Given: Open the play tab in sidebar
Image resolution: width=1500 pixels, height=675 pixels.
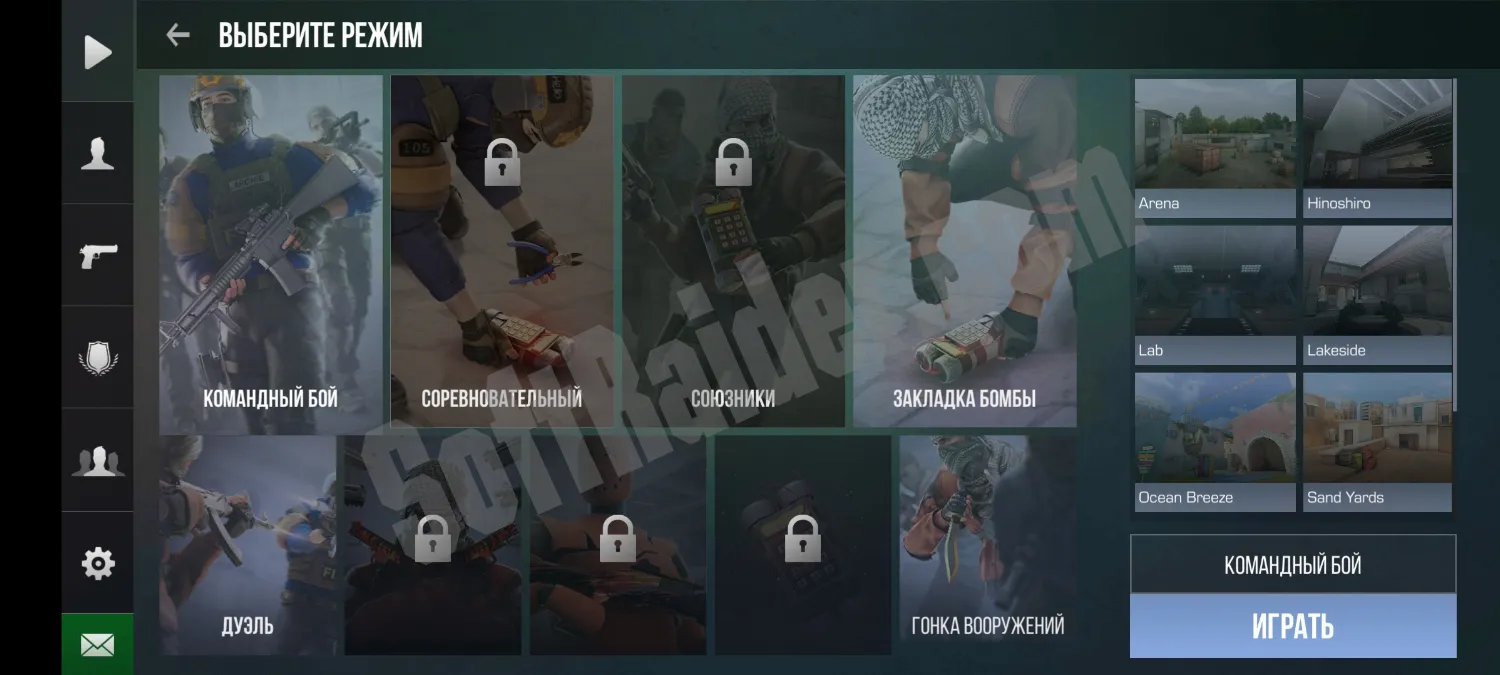Looking at the screenshot, I should point(97,52).
